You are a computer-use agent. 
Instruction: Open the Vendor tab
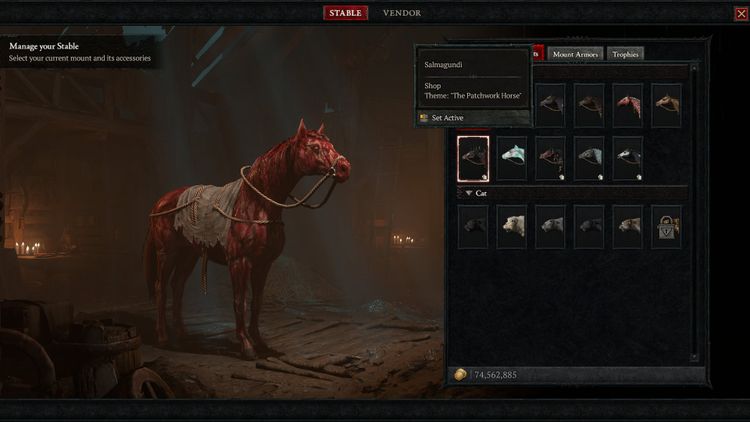point(402,13)
